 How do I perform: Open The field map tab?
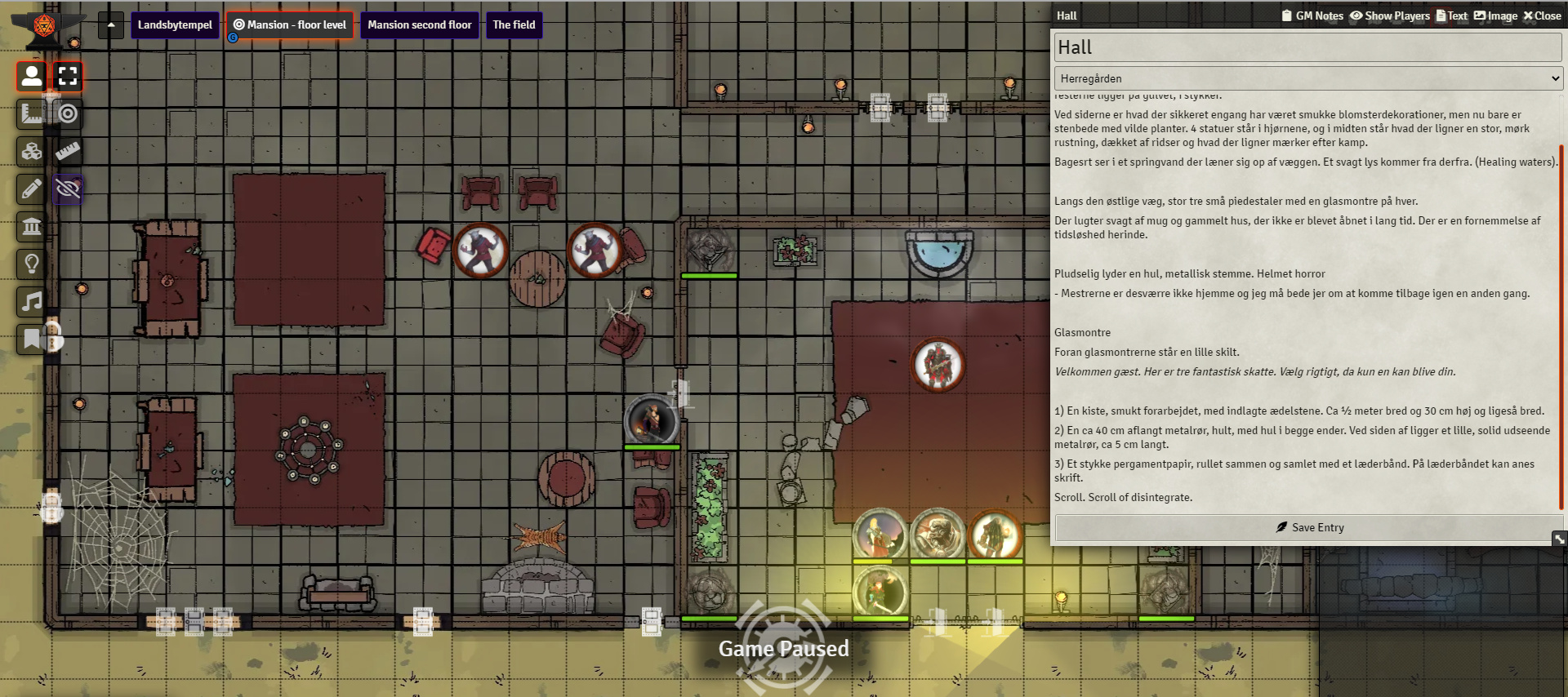(x=514, y=24)
